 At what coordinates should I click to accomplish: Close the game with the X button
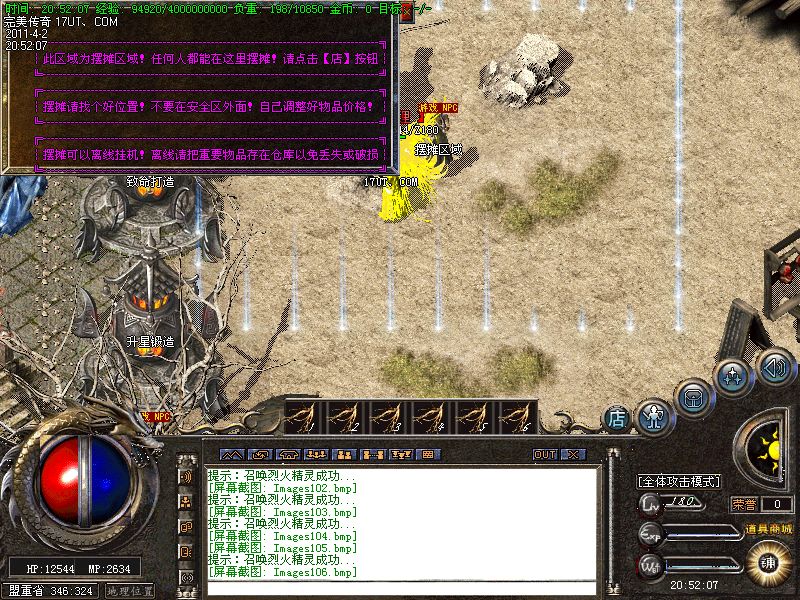coord(572,454)
